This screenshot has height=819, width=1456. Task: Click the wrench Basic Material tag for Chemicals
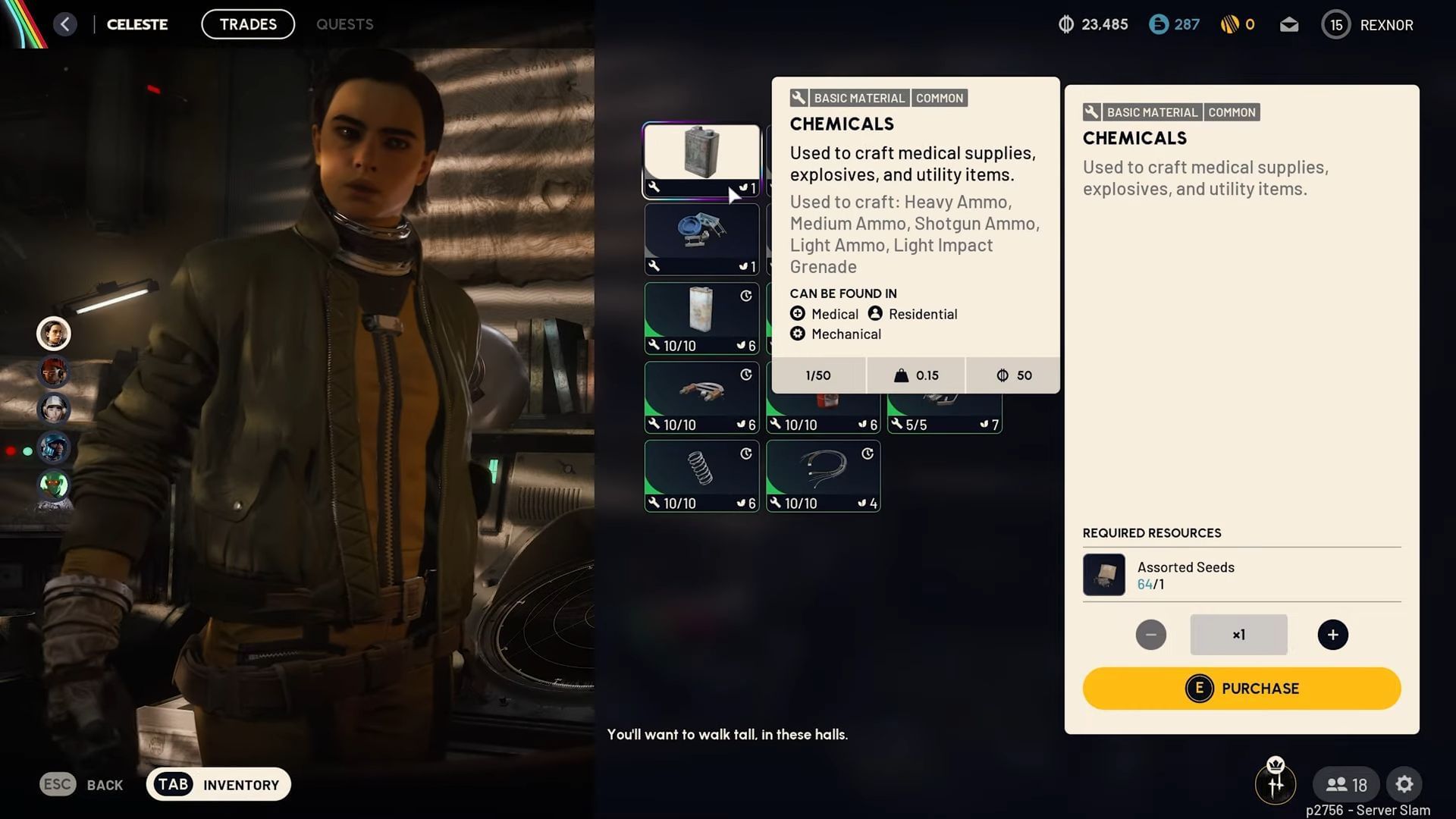click(x=1092, y=111)
